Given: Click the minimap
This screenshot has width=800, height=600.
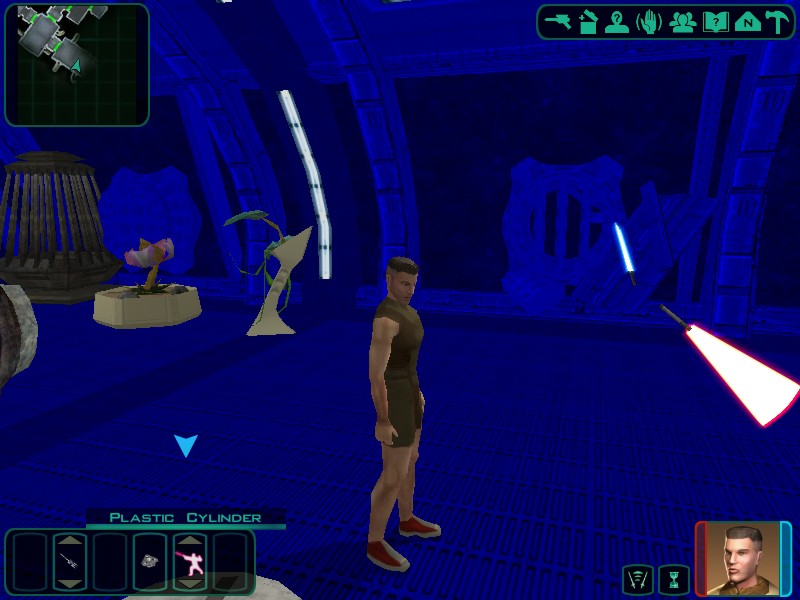Looking at the screenshot, I should (x=77, y=64).
